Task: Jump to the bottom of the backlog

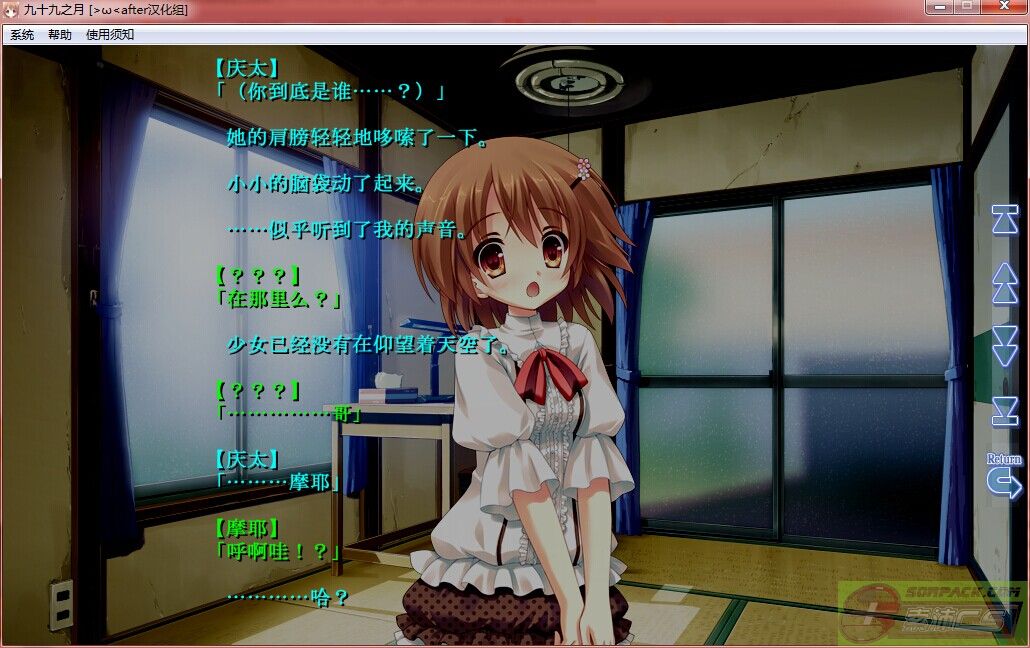Action: coord(1004,411)
